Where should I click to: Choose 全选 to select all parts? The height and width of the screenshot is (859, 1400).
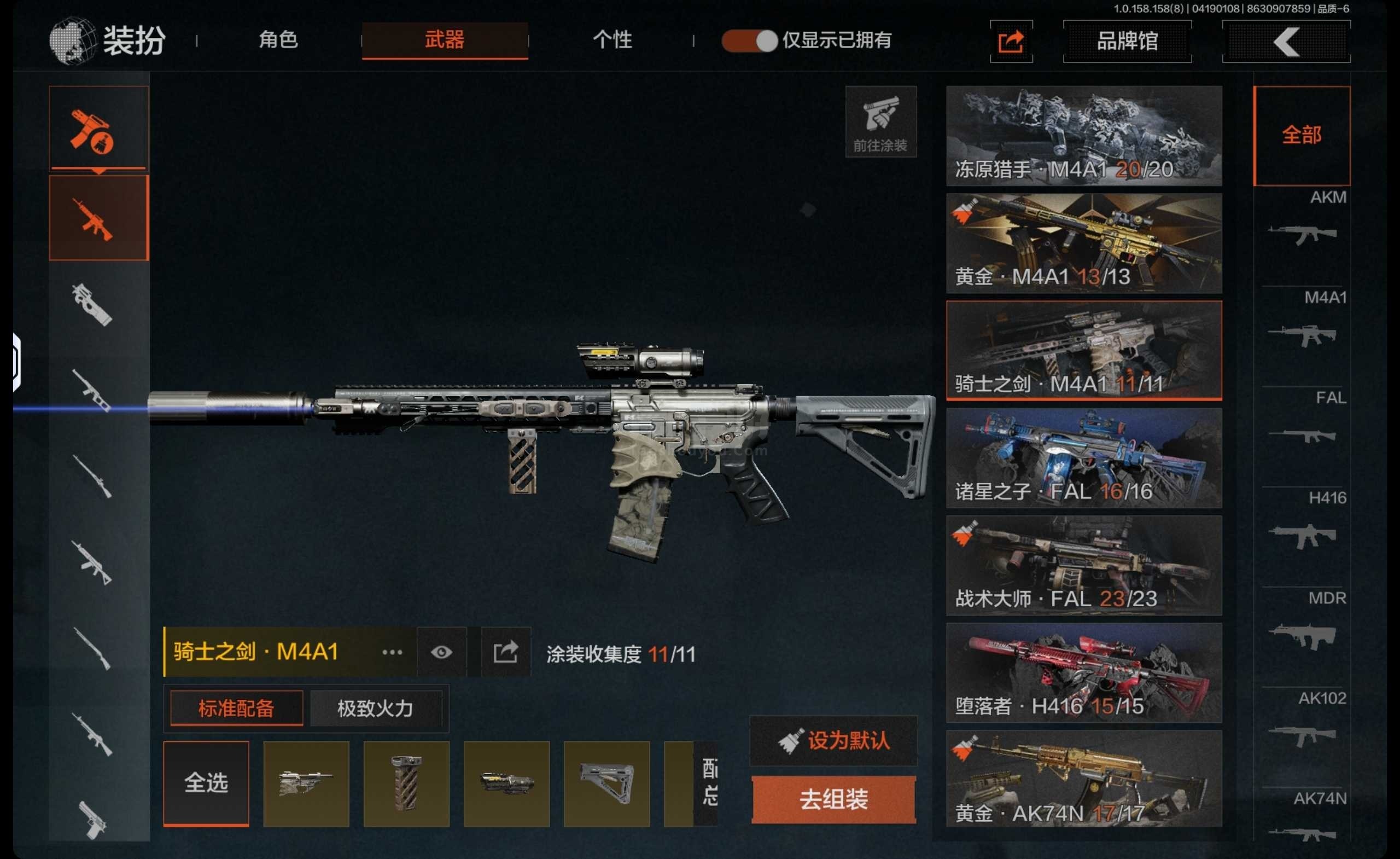coord(206,783)
